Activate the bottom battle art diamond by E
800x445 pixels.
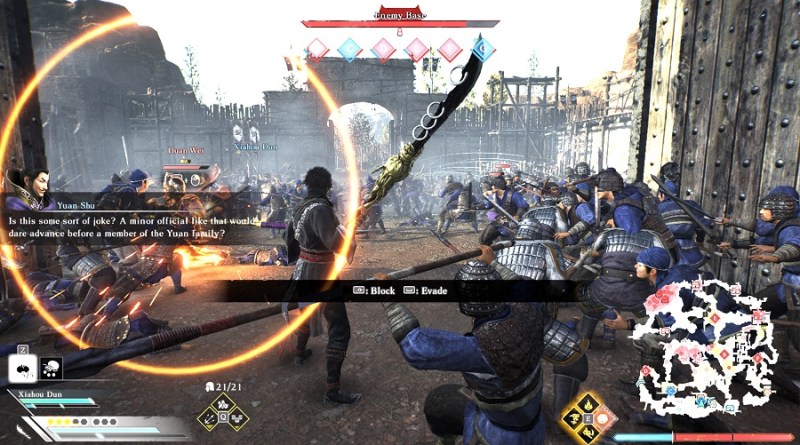(x=587, y=435)
